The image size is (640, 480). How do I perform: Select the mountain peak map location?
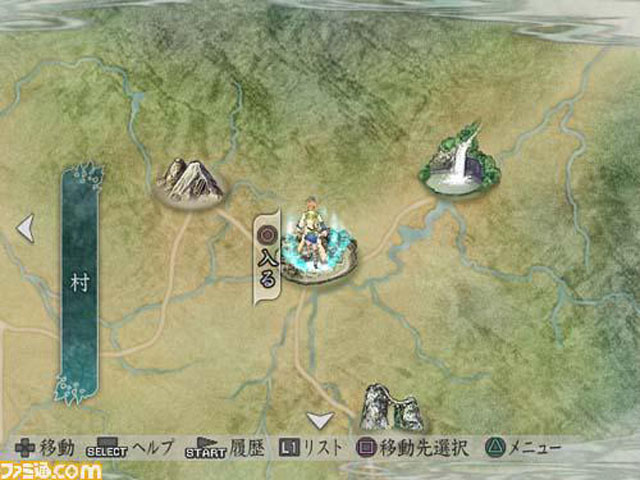click(190, 182)
